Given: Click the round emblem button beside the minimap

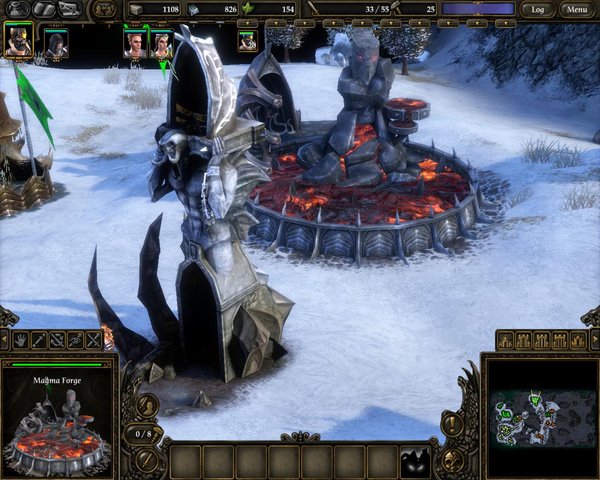Looking at the screenshot, I should pos(453,461).
